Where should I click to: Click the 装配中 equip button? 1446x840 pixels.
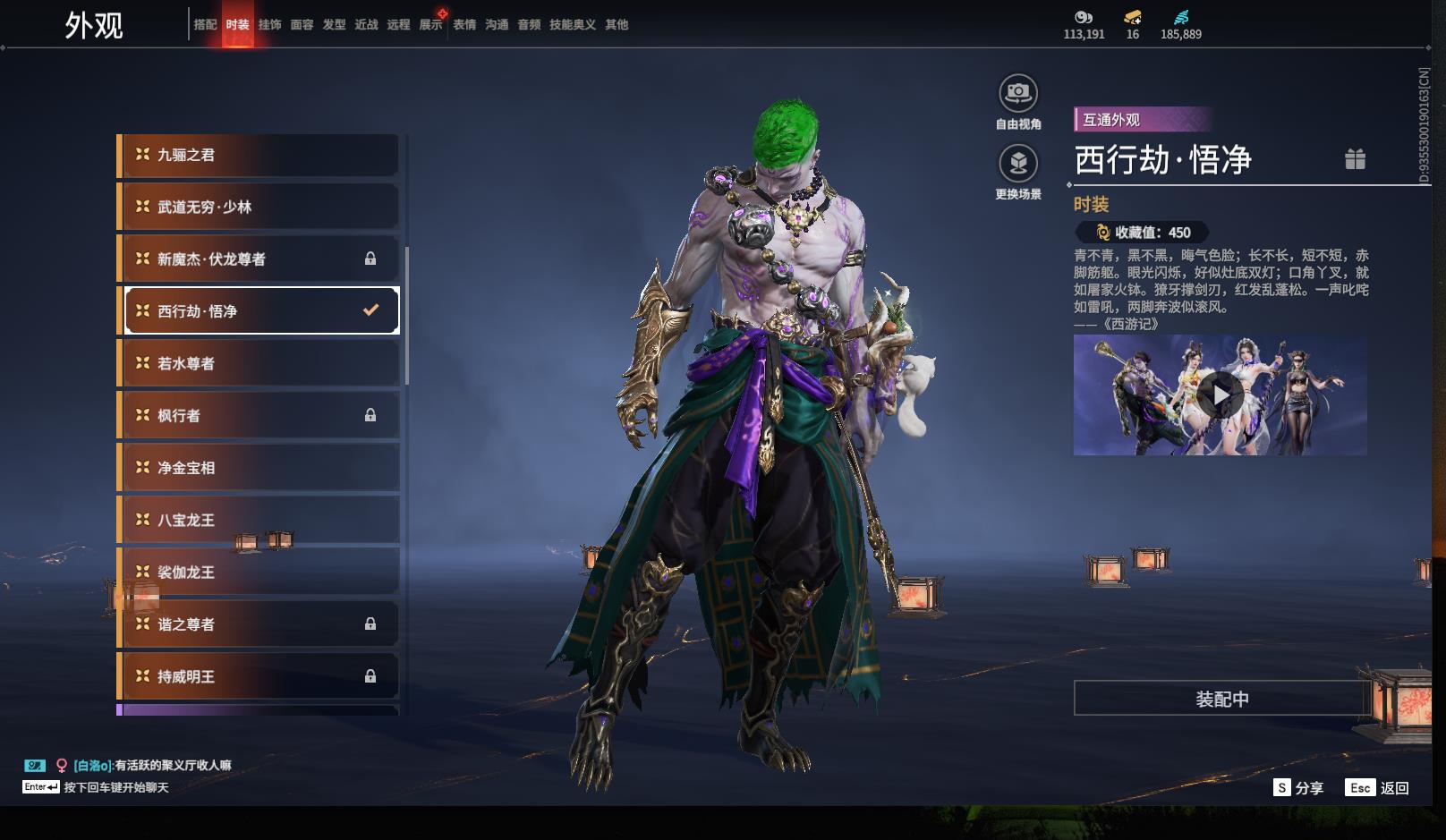[1221, 699]
